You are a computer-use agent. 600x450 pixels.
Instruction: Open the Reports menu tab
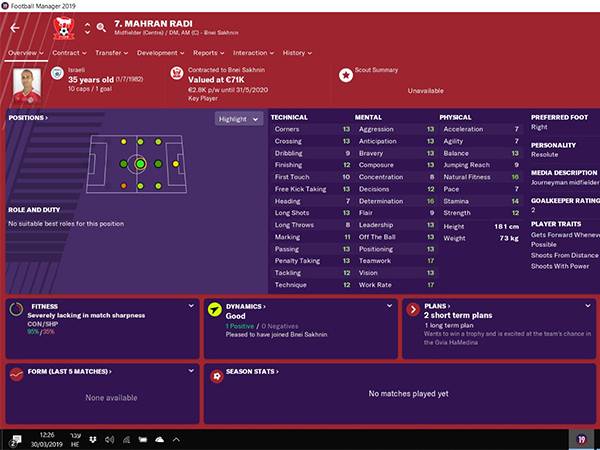[207, 52]
